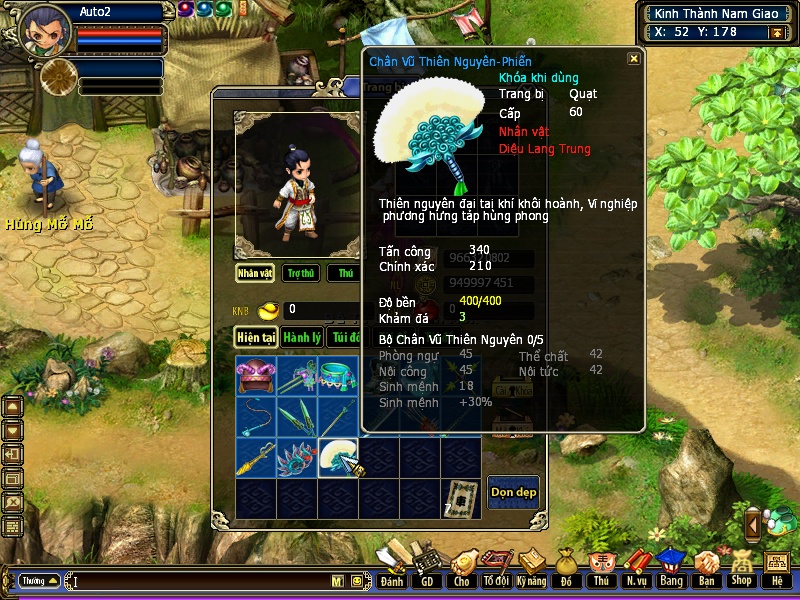Screen dimensions: 800x600
Task: Select the twin green daggers slot
Action: 297,416
